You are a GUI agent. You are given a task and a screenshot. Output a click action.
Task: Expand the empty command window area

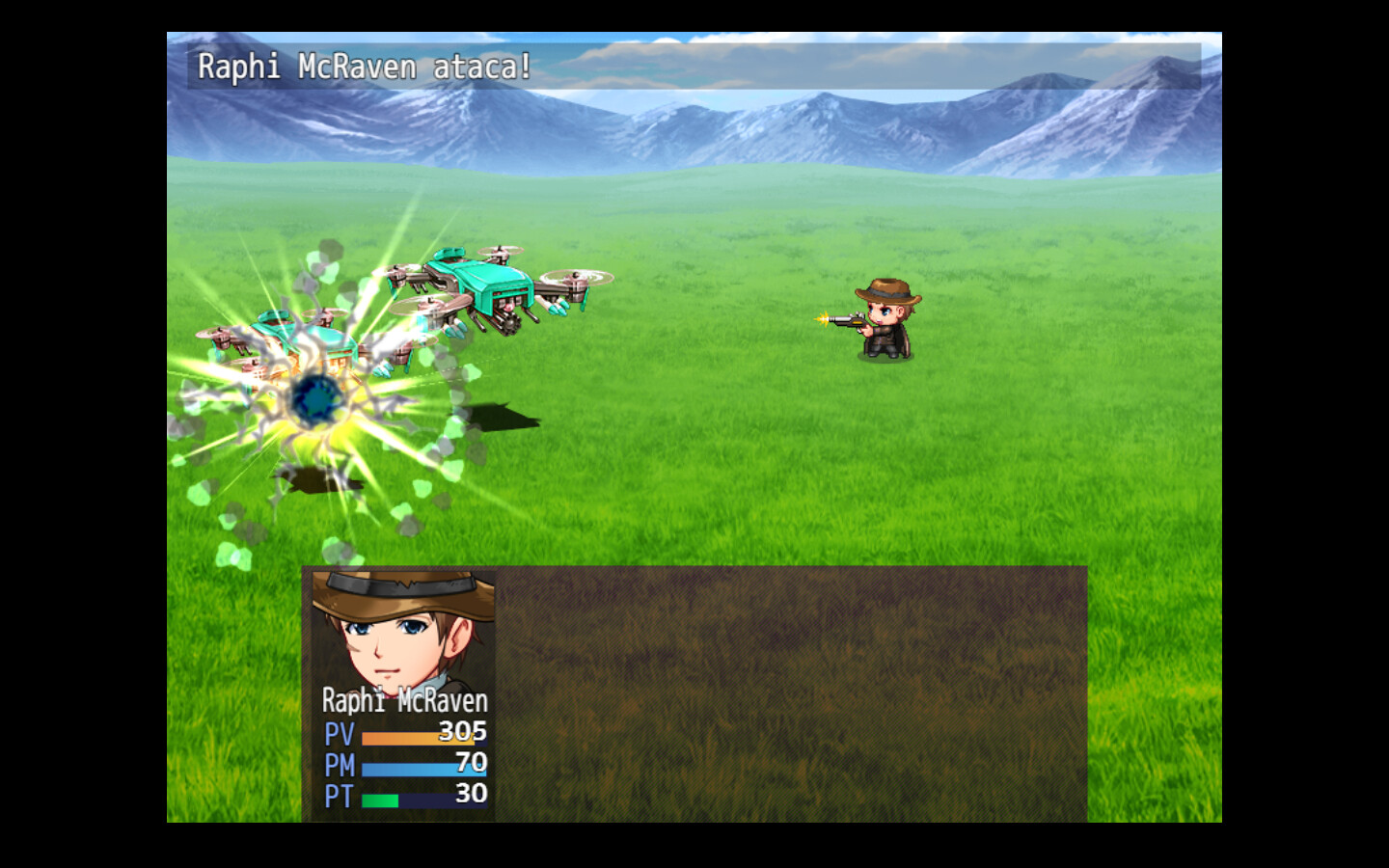point(791,694)
